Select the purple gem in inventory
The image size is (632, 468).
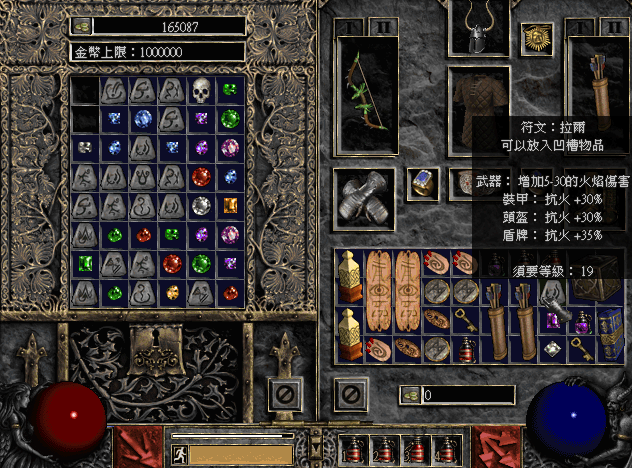[552, 320]
